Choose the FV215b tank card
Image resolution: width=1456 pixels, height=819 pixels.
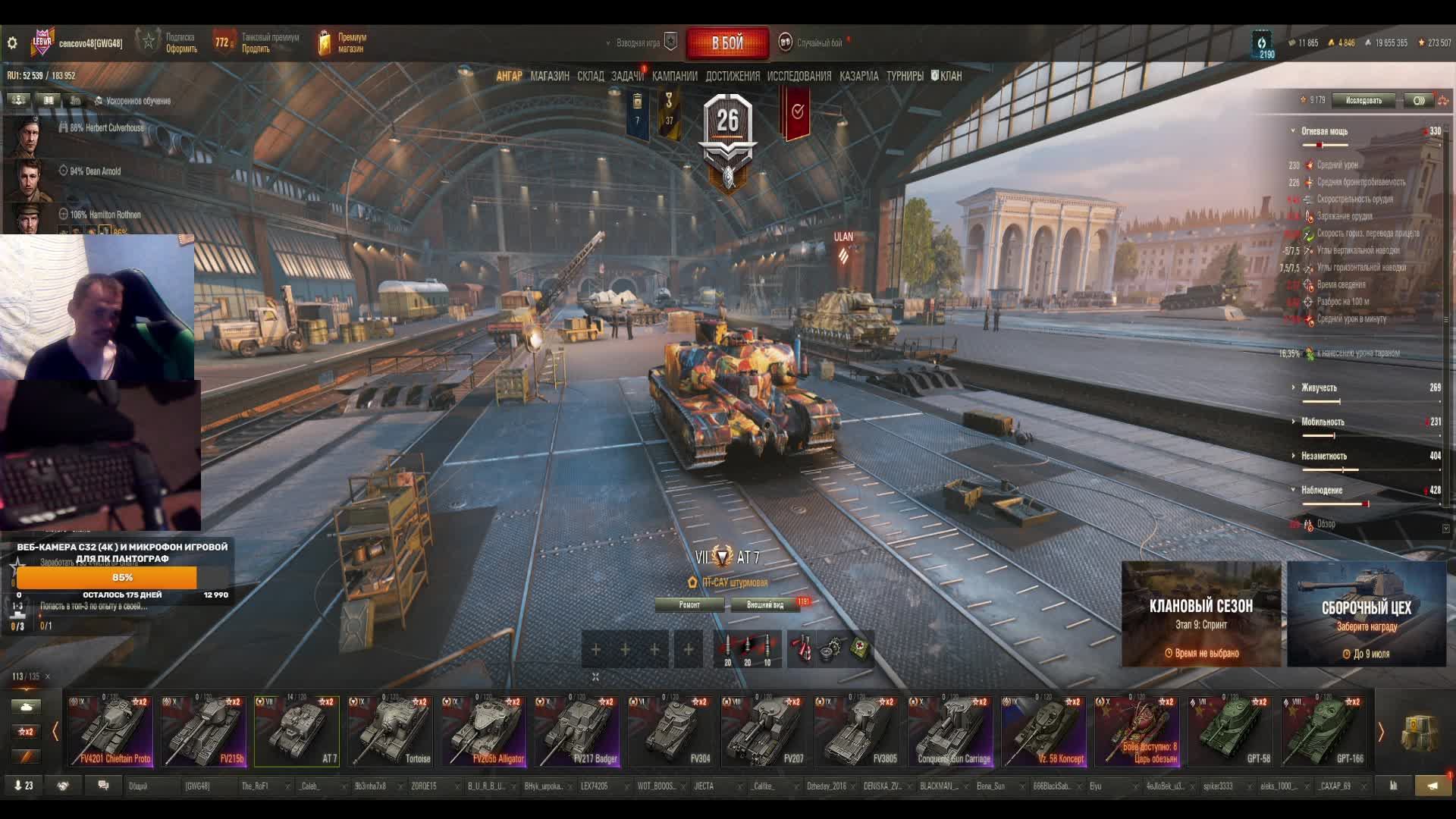pos(203,731)
